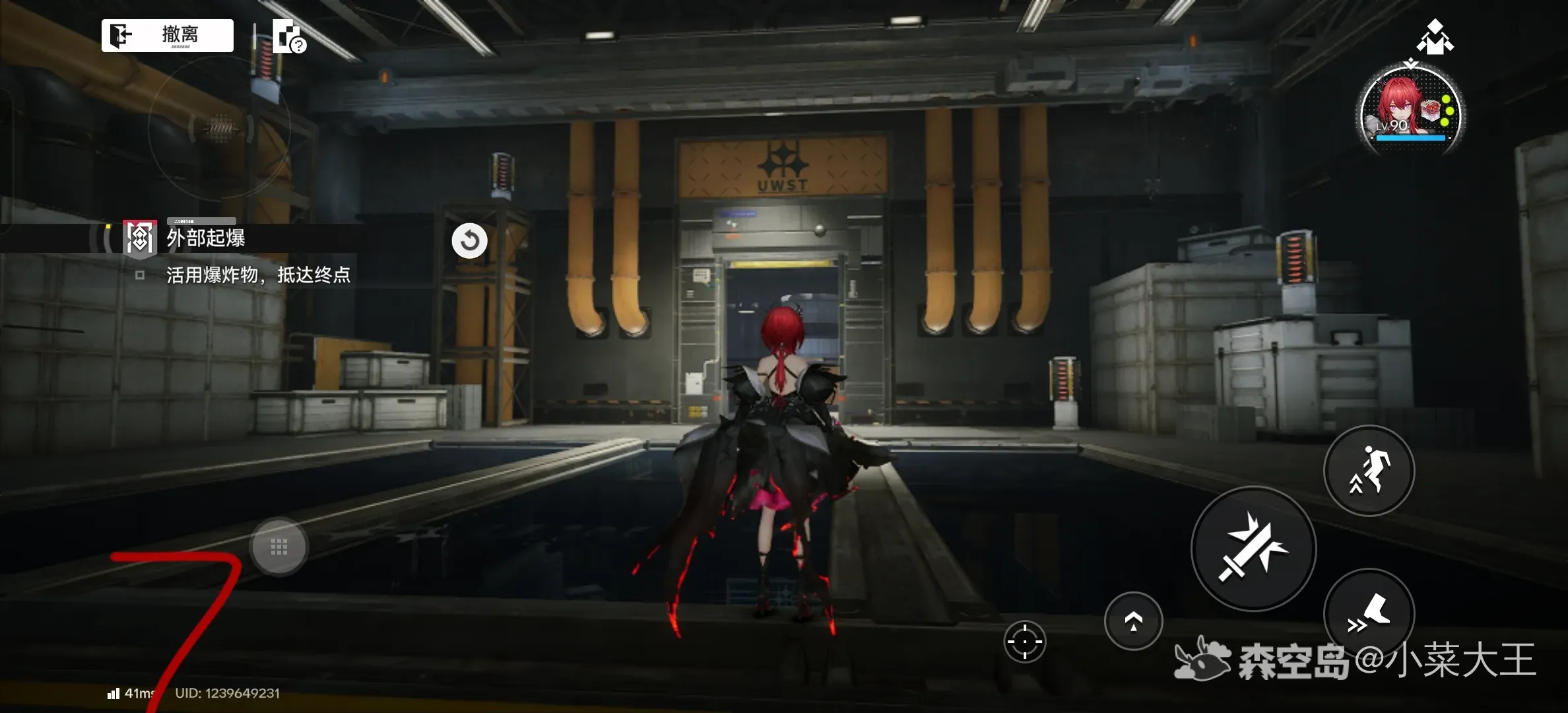Open the help guide icon beside 撤离
This screenshot has width=1568, height=713.
click(x=288, y=36)
